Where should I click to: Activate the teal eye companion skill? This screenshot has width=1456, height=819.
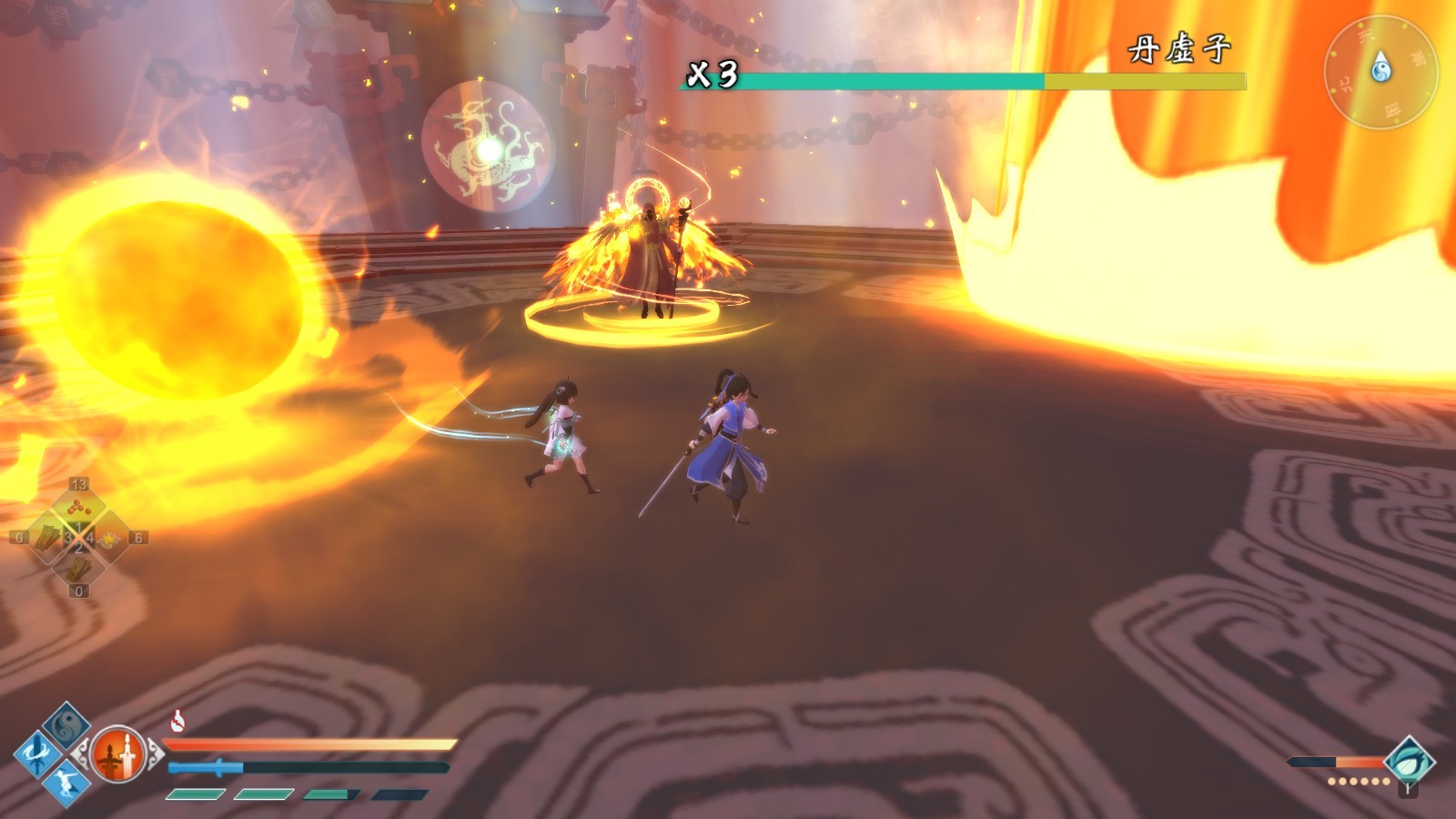(1409, 762)
